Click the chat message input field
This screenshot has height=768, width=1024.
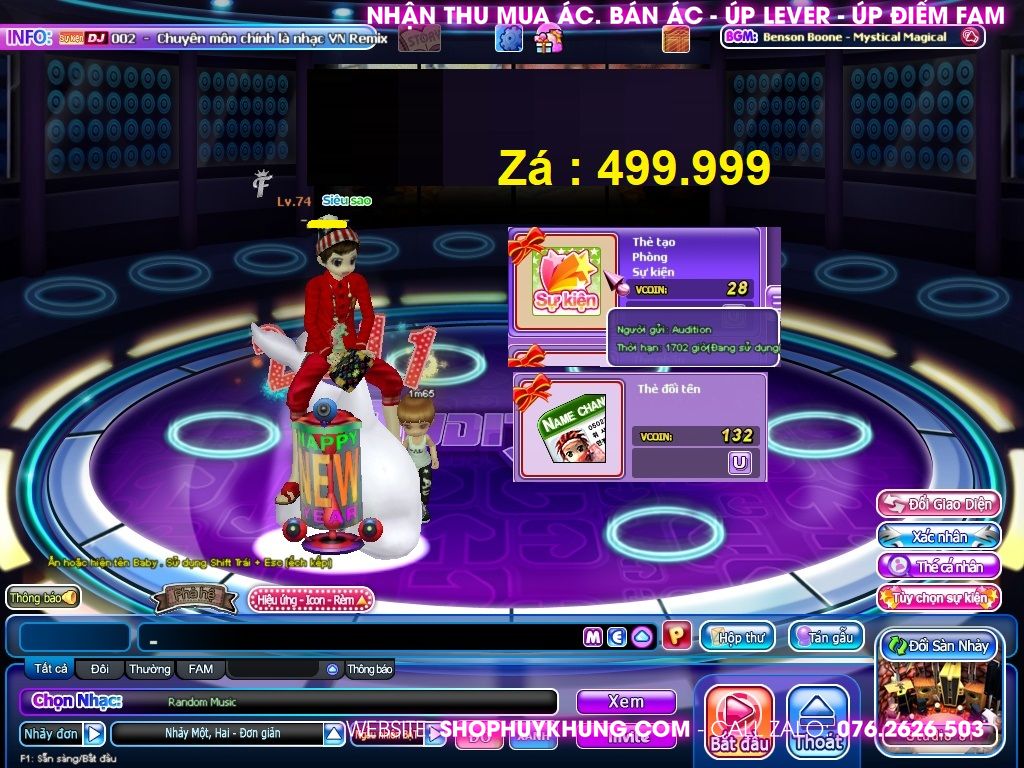click(360, 637)
